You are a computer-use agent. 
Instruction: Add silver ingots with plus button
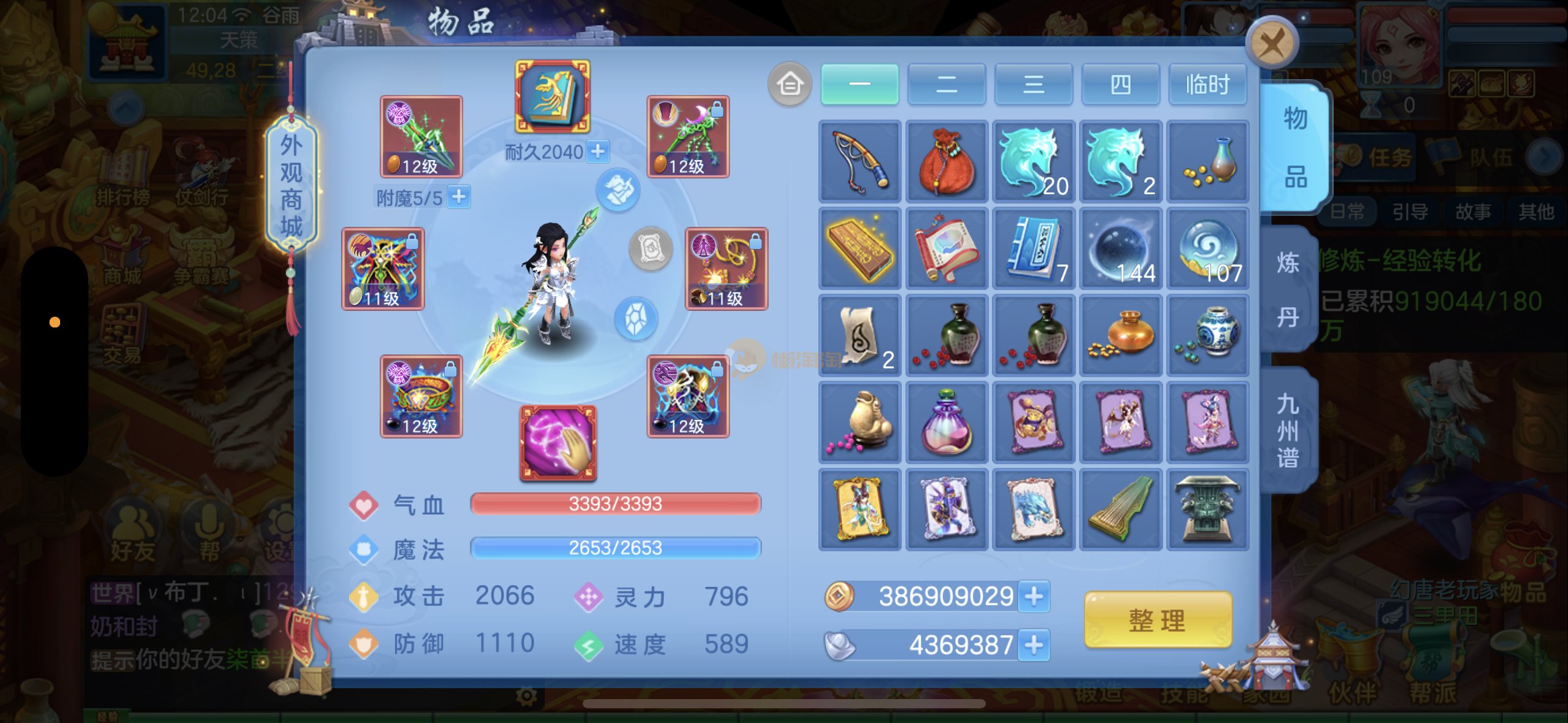1034,645
